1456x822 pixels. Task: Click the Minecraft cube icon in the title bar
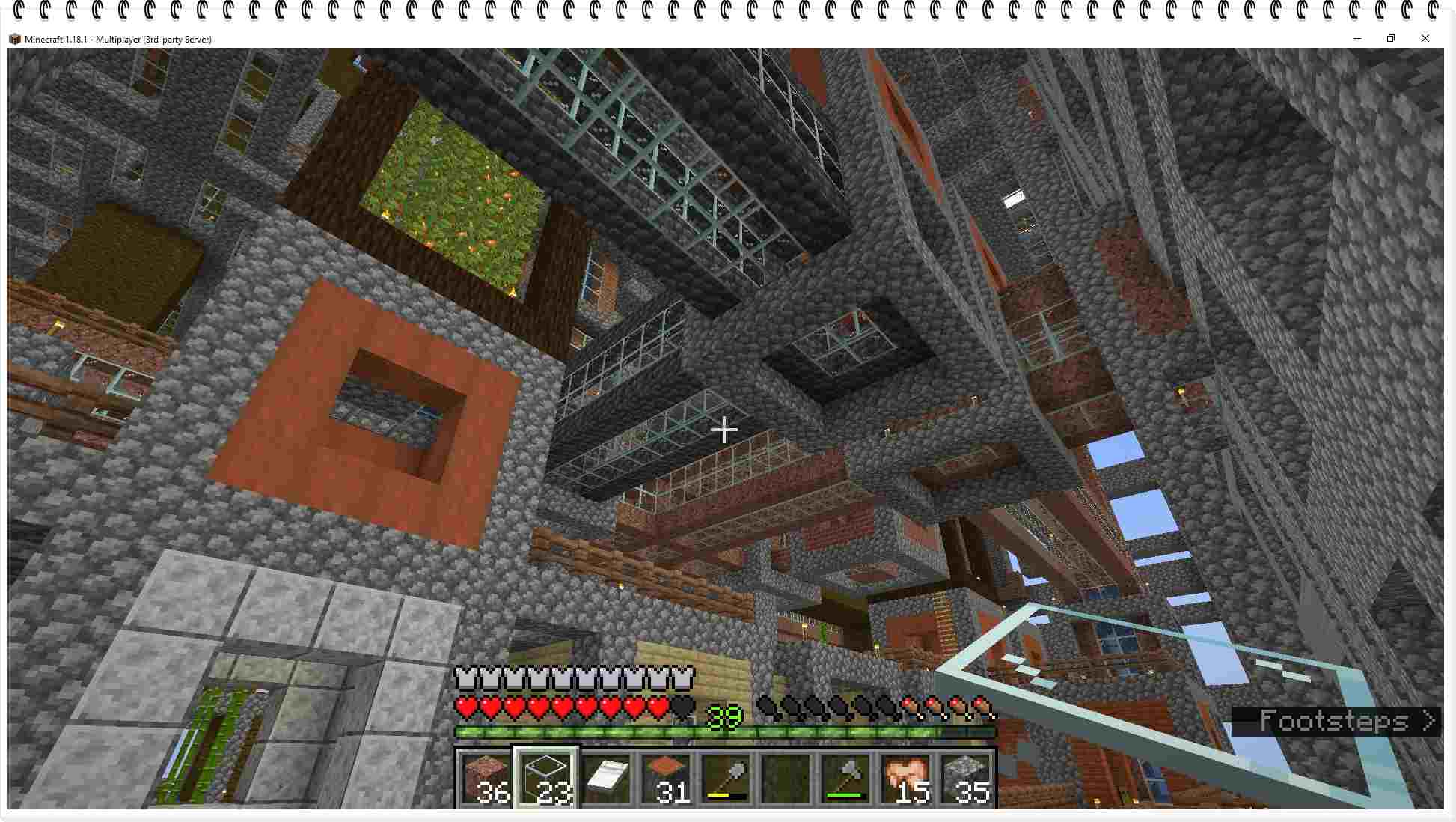point(15,38)
